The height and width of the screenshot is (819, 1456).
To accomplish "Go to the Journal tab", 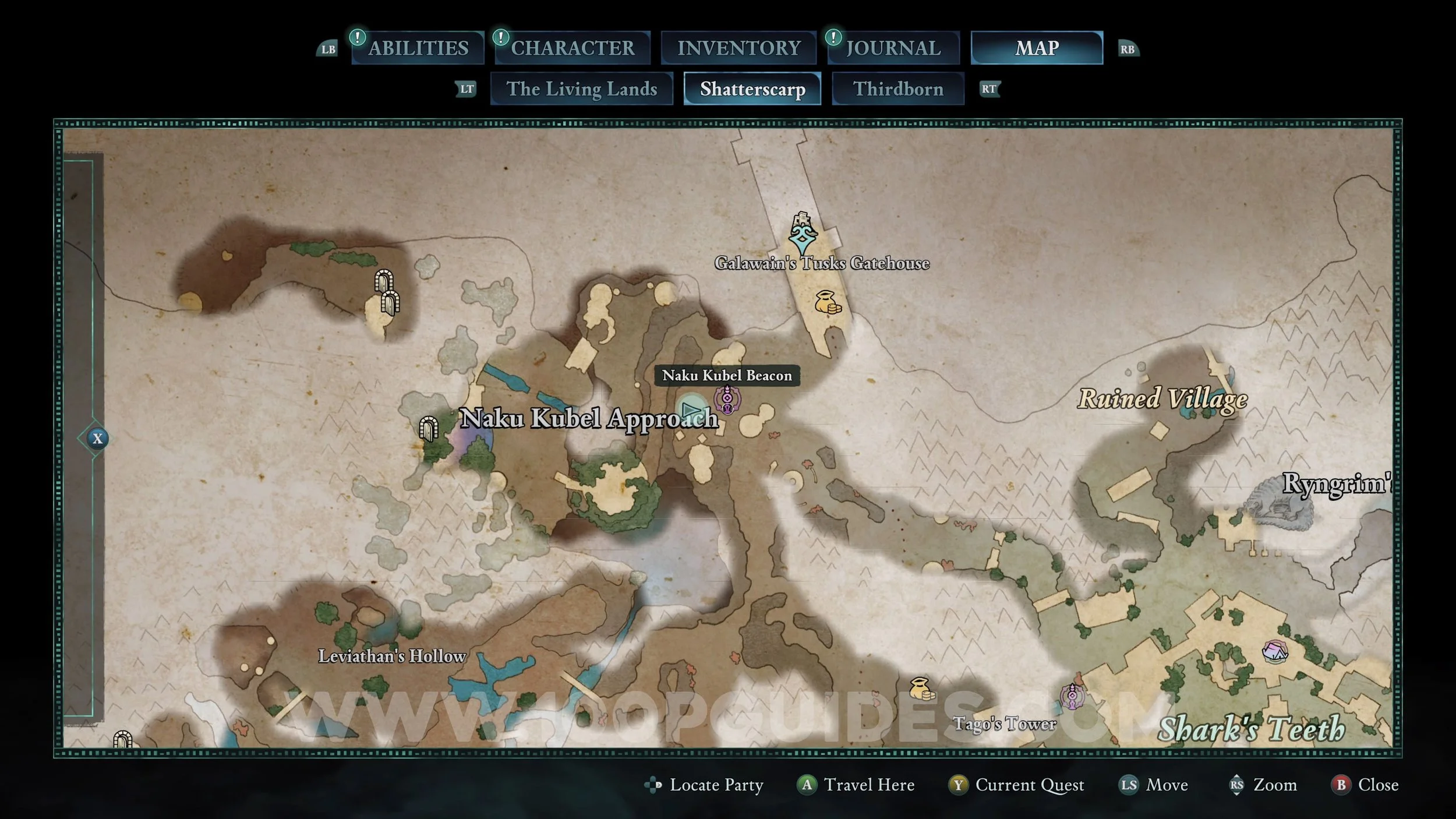I will click(x=893, y=48).
